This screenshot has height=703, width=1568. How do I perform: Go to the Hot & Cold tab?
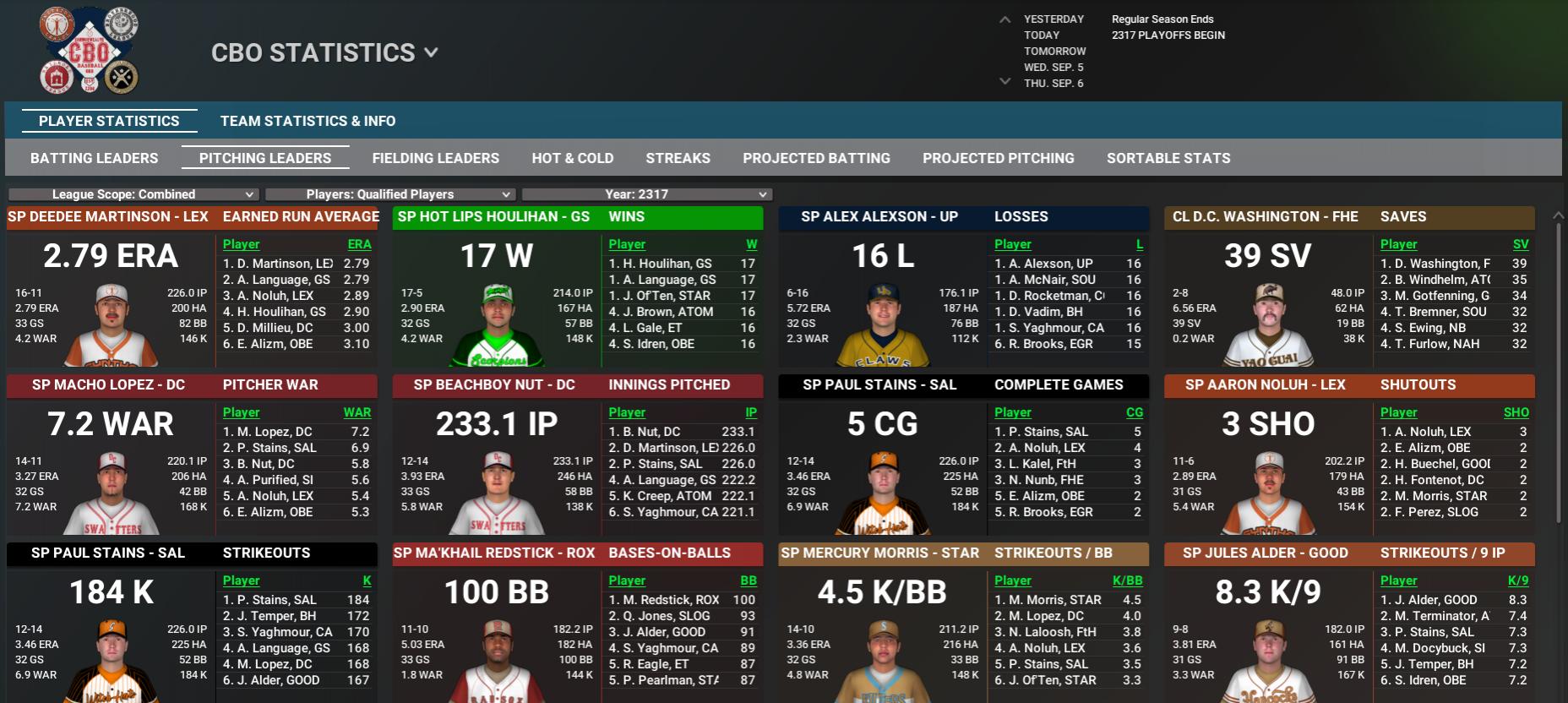(572, 158)
